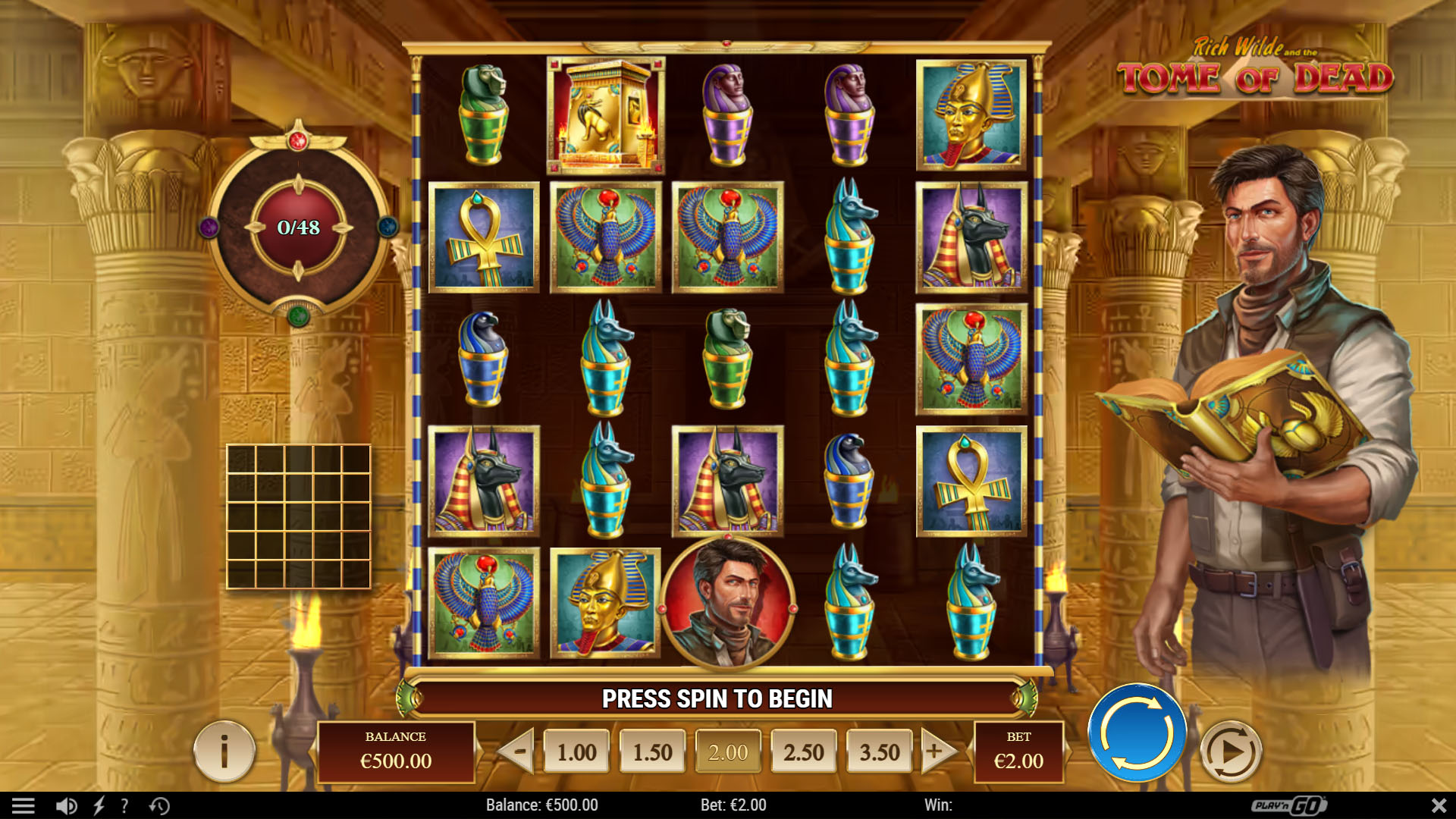Open the help question mark
This screenshot has width=1456, height=819.
(x=124, y=805)
